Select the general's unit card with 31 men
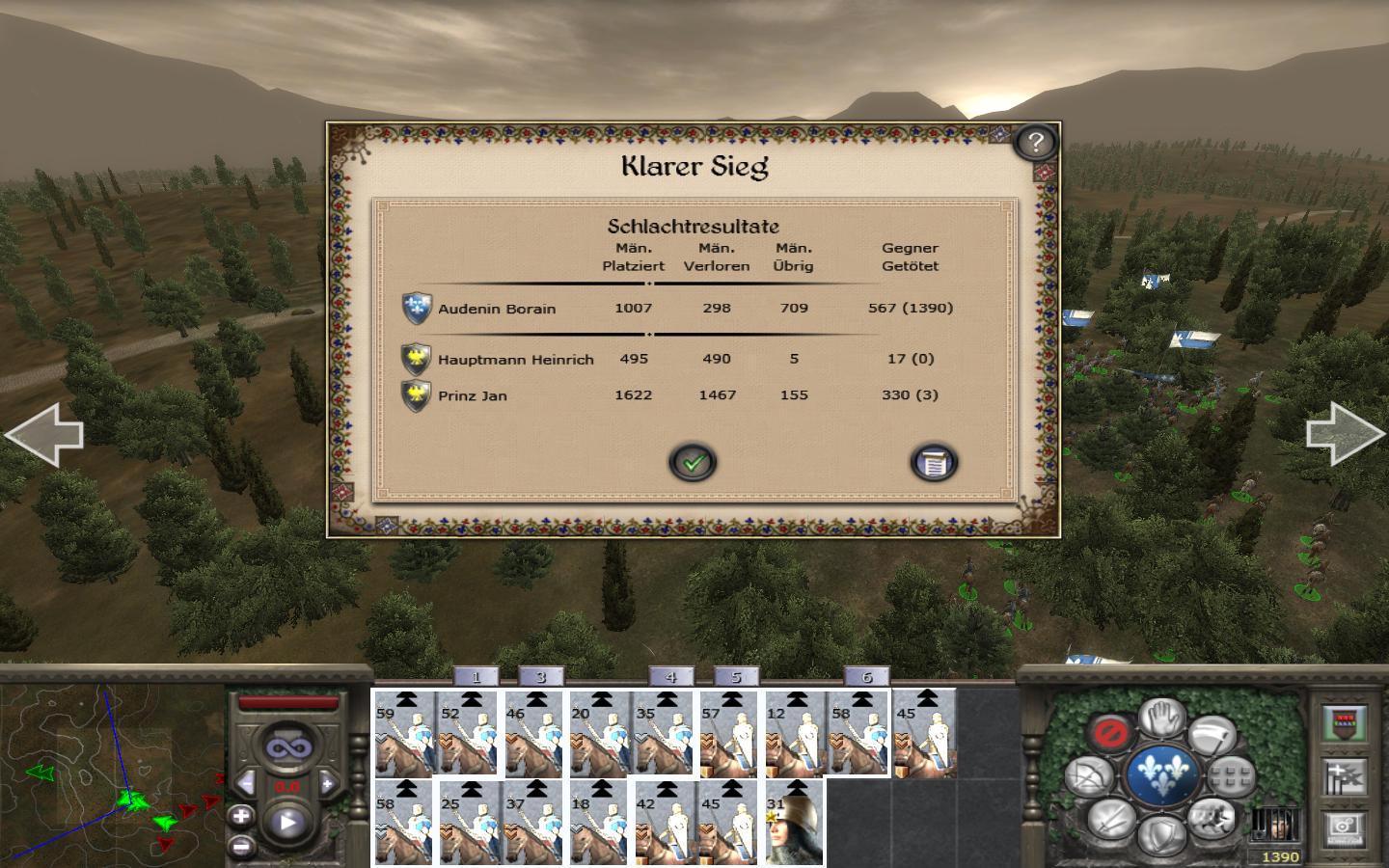 click(x=796, y=823)
